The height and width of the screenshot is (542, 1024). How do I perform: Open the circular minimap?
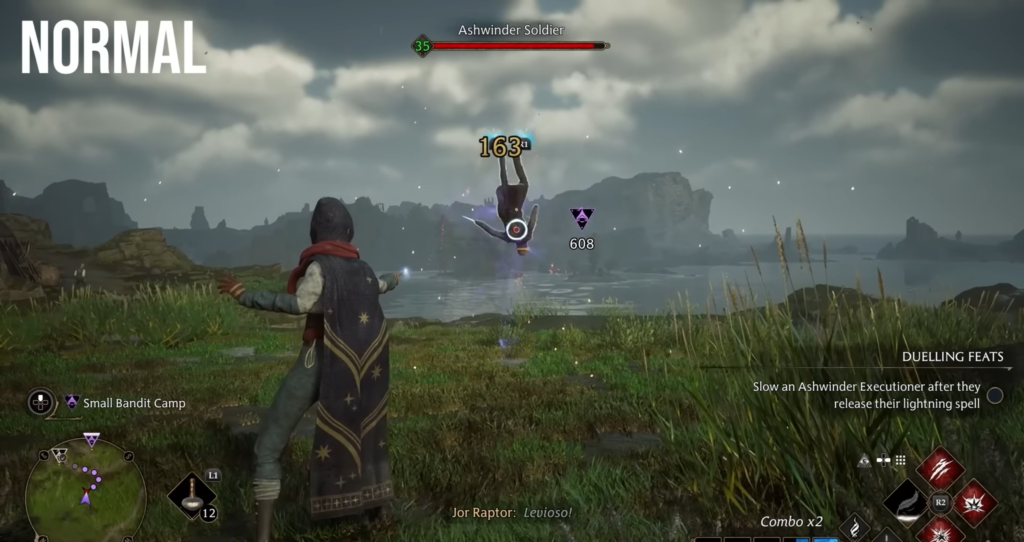pos(85,491)
